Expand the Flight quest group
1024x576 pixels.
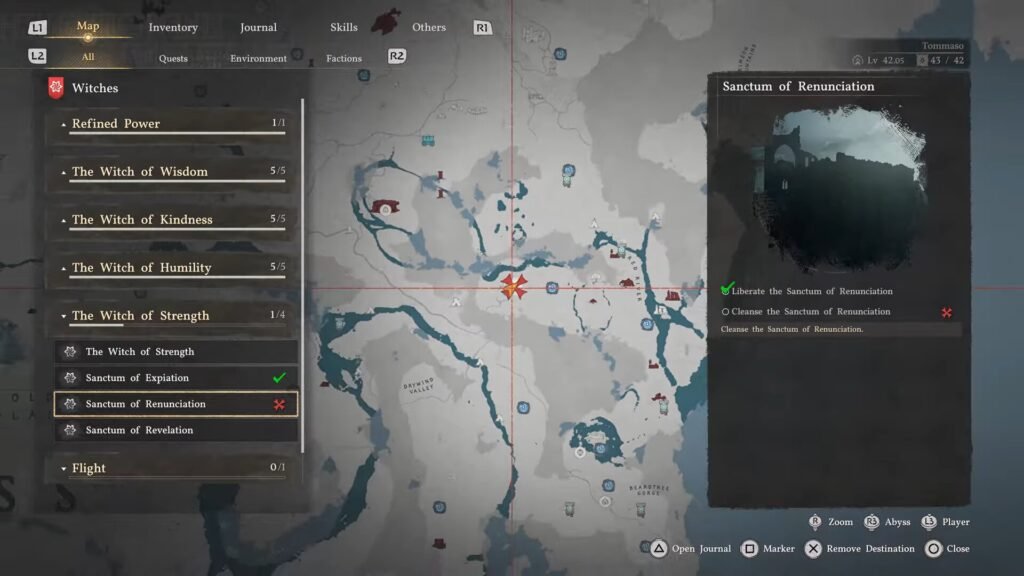(x=173, y=468)
